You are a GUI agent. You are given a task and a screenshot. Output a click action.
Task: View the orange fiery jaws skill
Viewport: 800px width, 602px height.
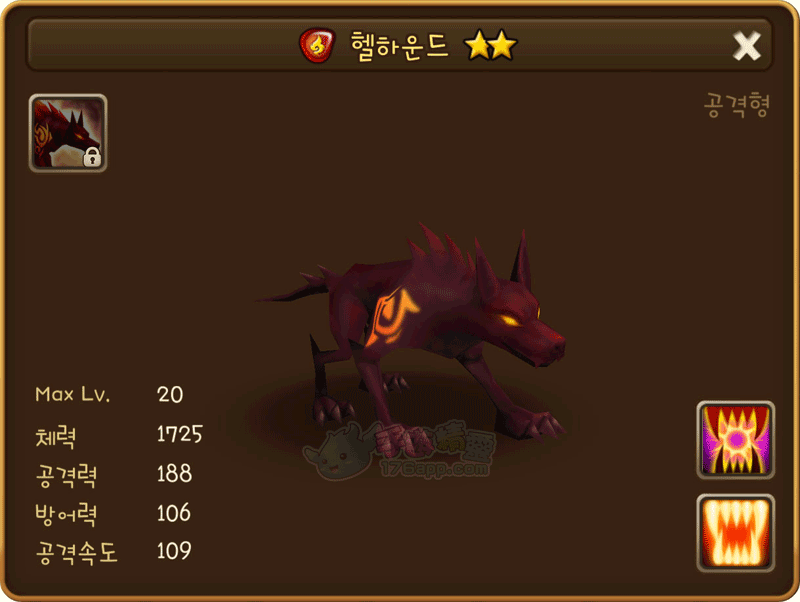point(735,533)
